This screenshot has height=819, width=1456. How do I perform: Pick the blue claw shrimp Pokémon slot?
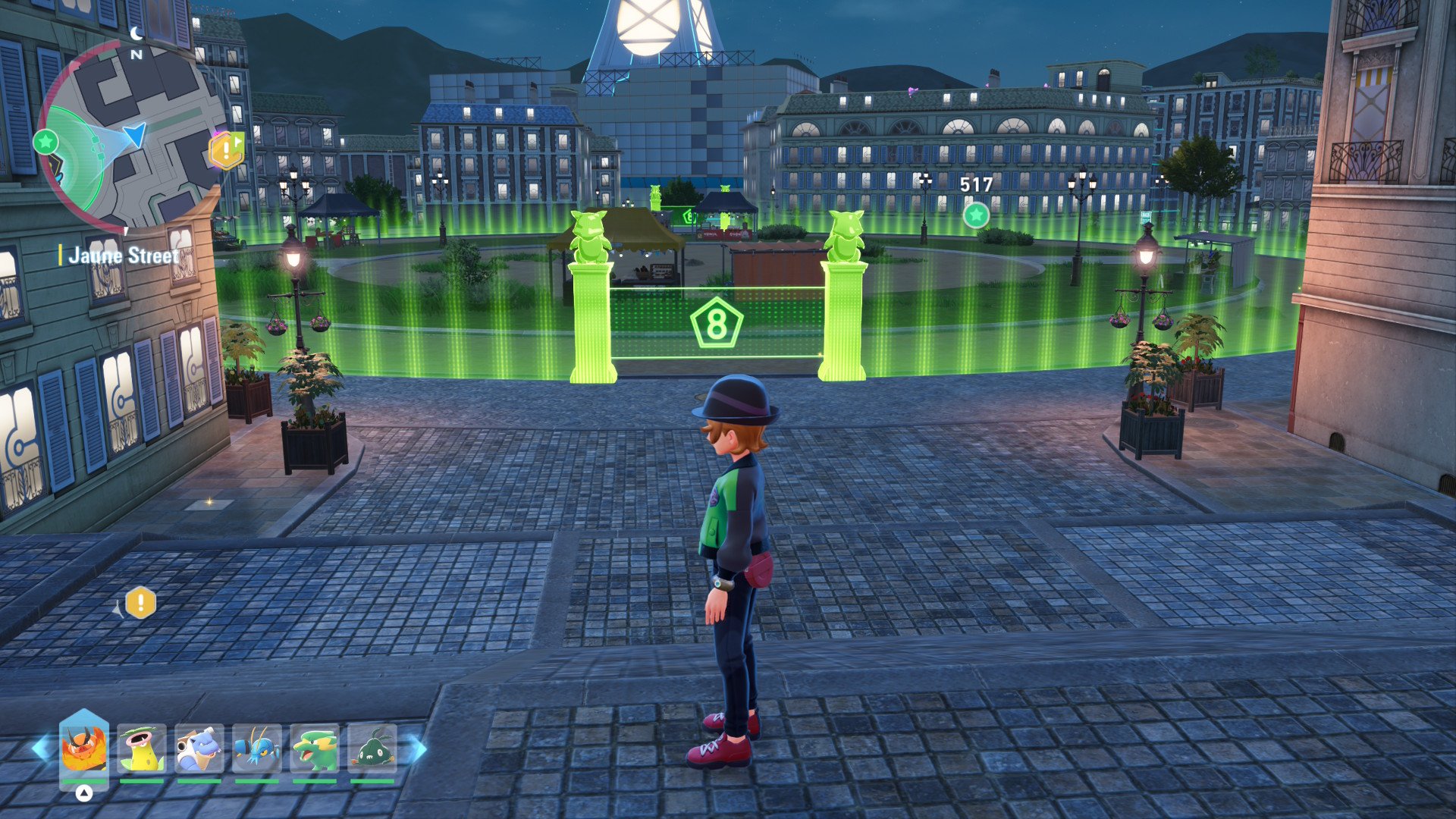coord(257,749)
